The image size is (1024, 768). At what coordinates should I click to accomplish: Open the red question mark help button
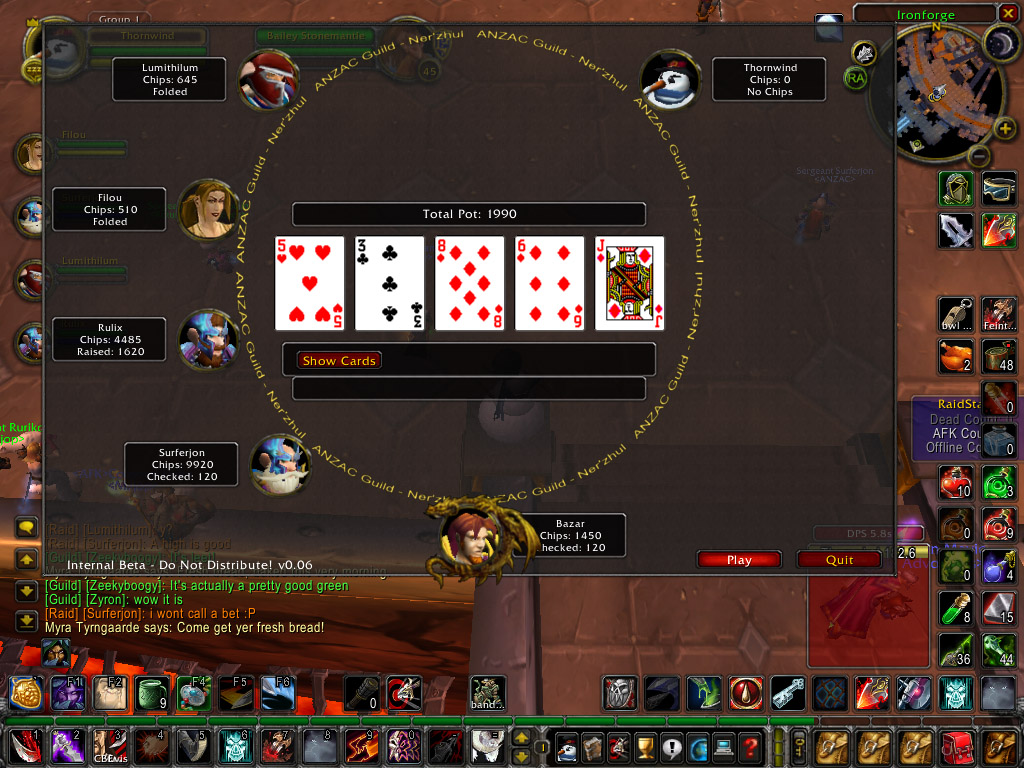pos(750,746)
